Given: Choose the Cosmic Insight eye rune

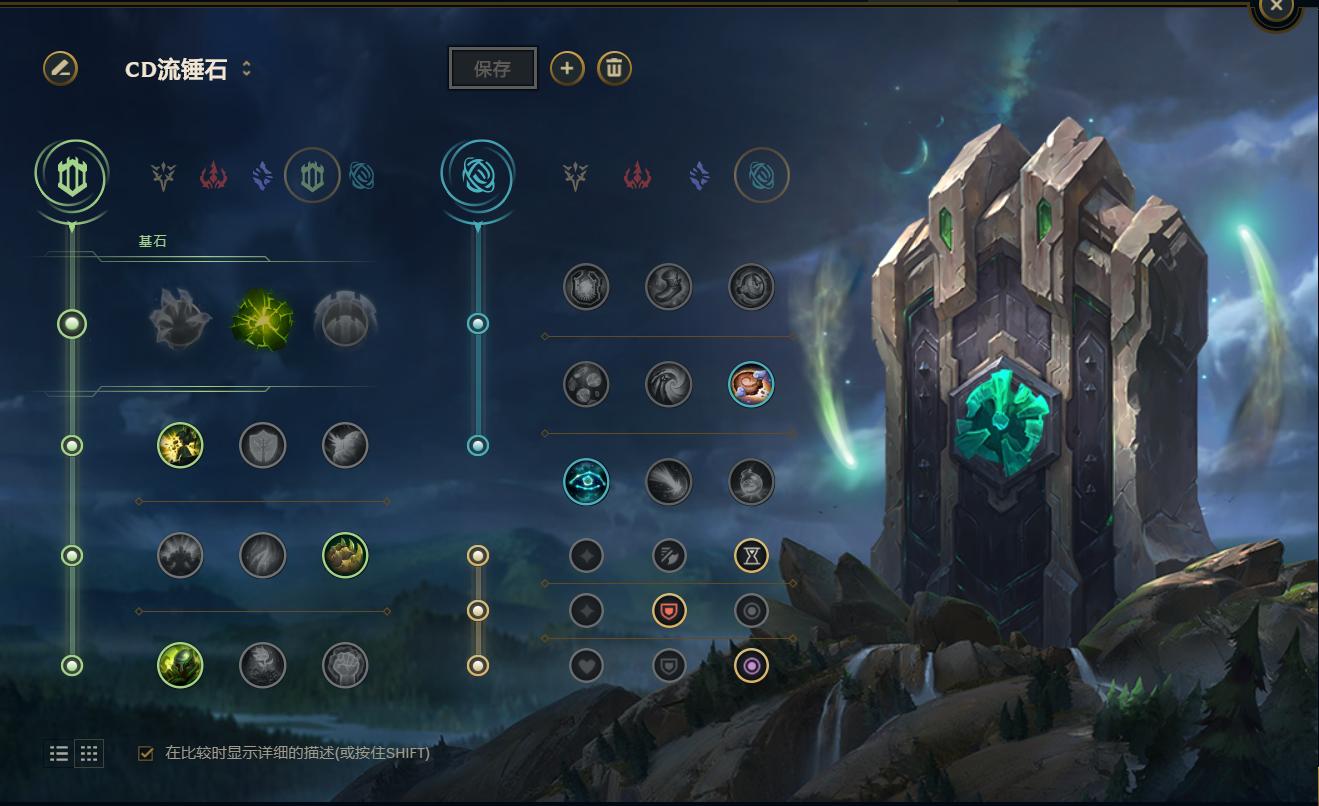Looking at the screenshot, I should coord(586,481).
